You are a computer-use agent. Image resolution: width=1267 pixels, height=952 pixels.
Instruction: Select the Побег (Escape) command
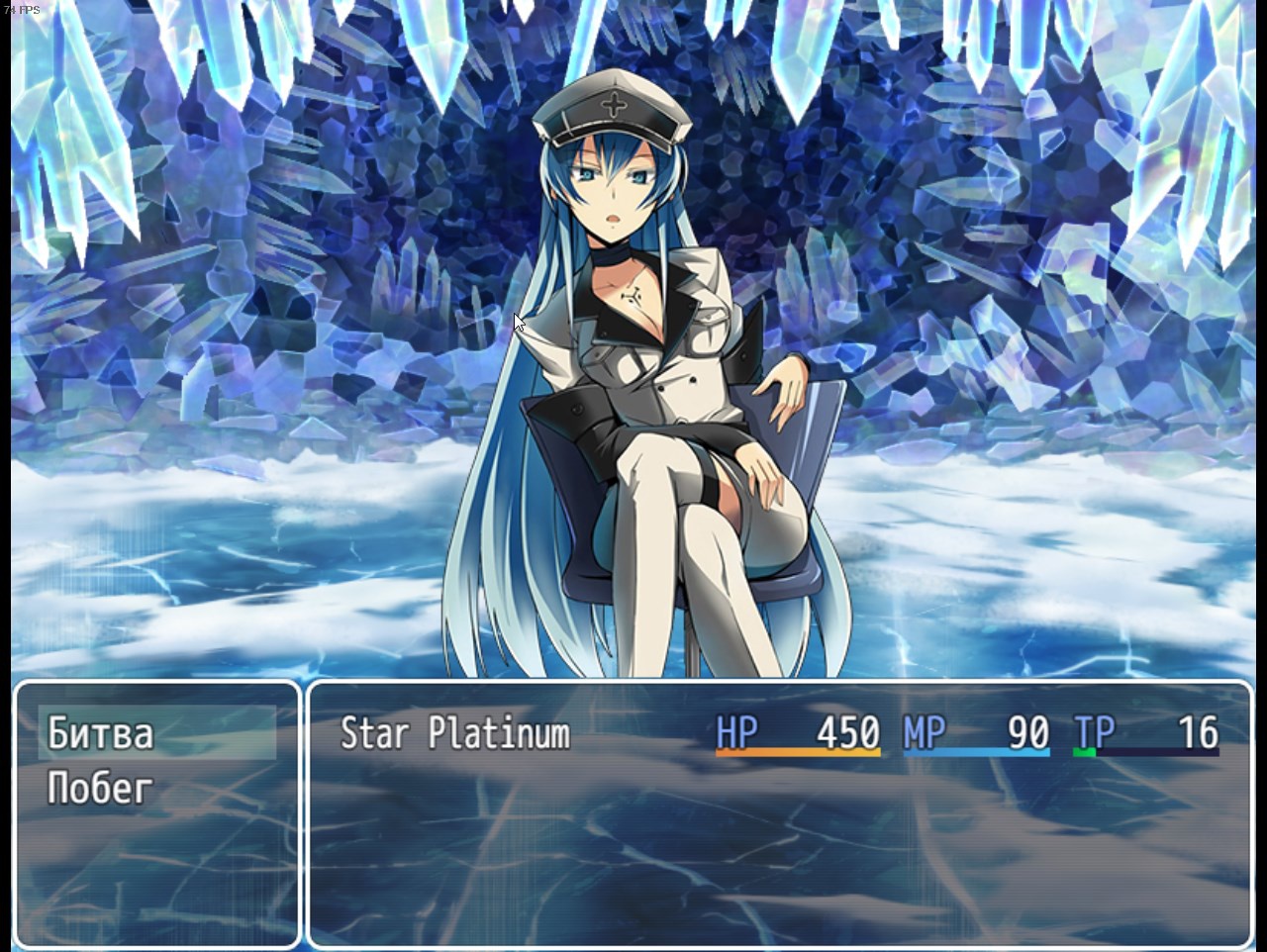(99, 789)
